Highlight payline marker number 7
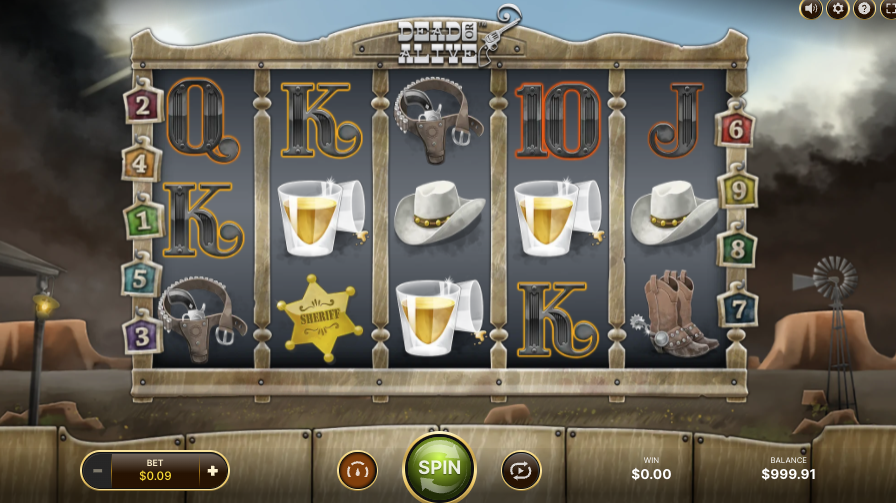This screenshot has width=896, height=503. point(738,307)
